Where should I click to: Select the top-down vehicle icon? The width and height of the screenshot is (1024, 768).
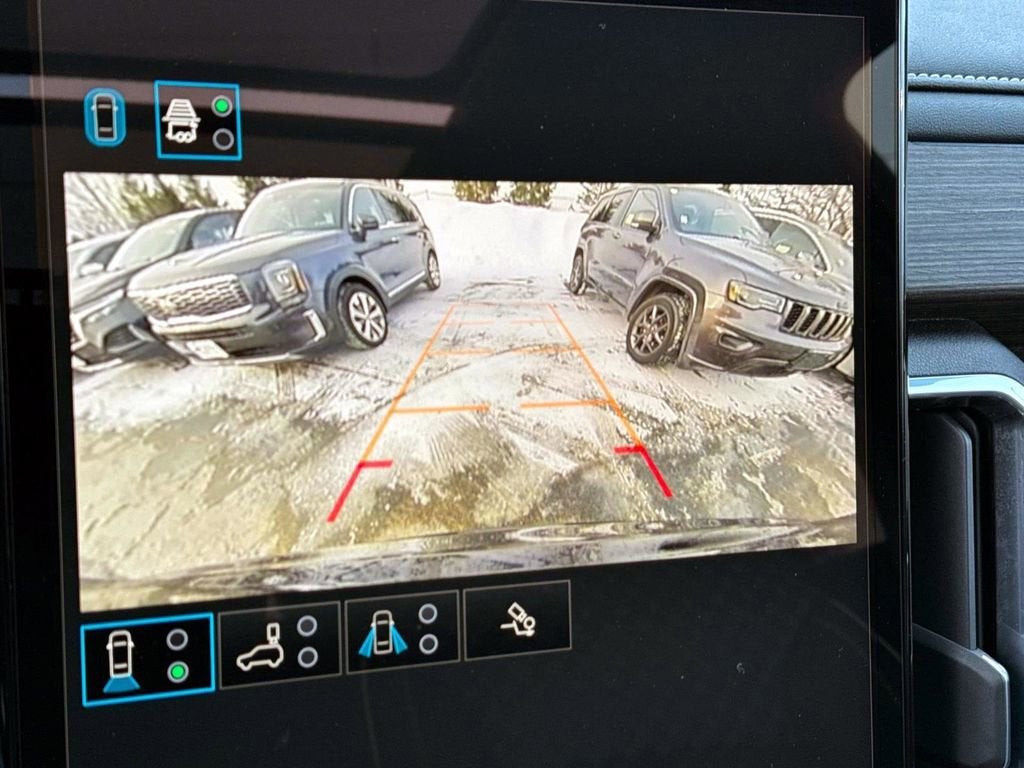point(105,118)
